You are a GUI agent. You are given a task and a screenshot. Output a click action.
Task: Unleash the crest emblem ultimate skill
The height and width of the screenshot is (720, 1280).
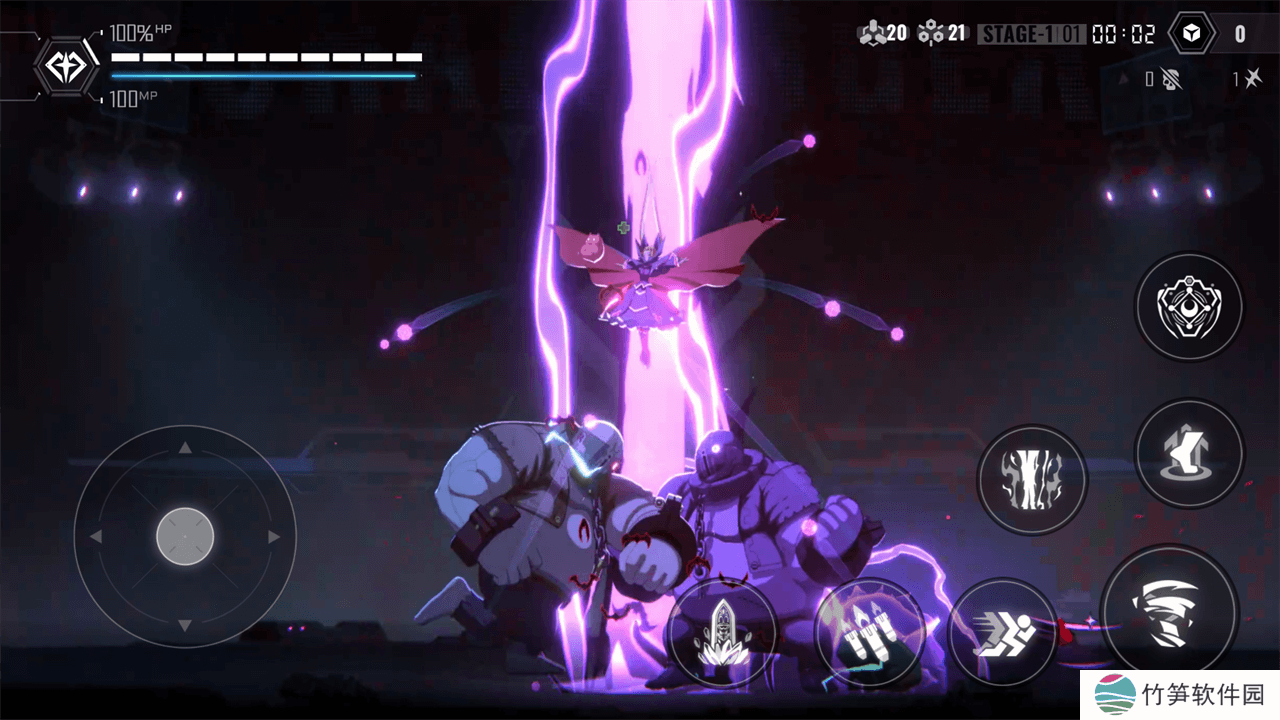pos(1189,306)
